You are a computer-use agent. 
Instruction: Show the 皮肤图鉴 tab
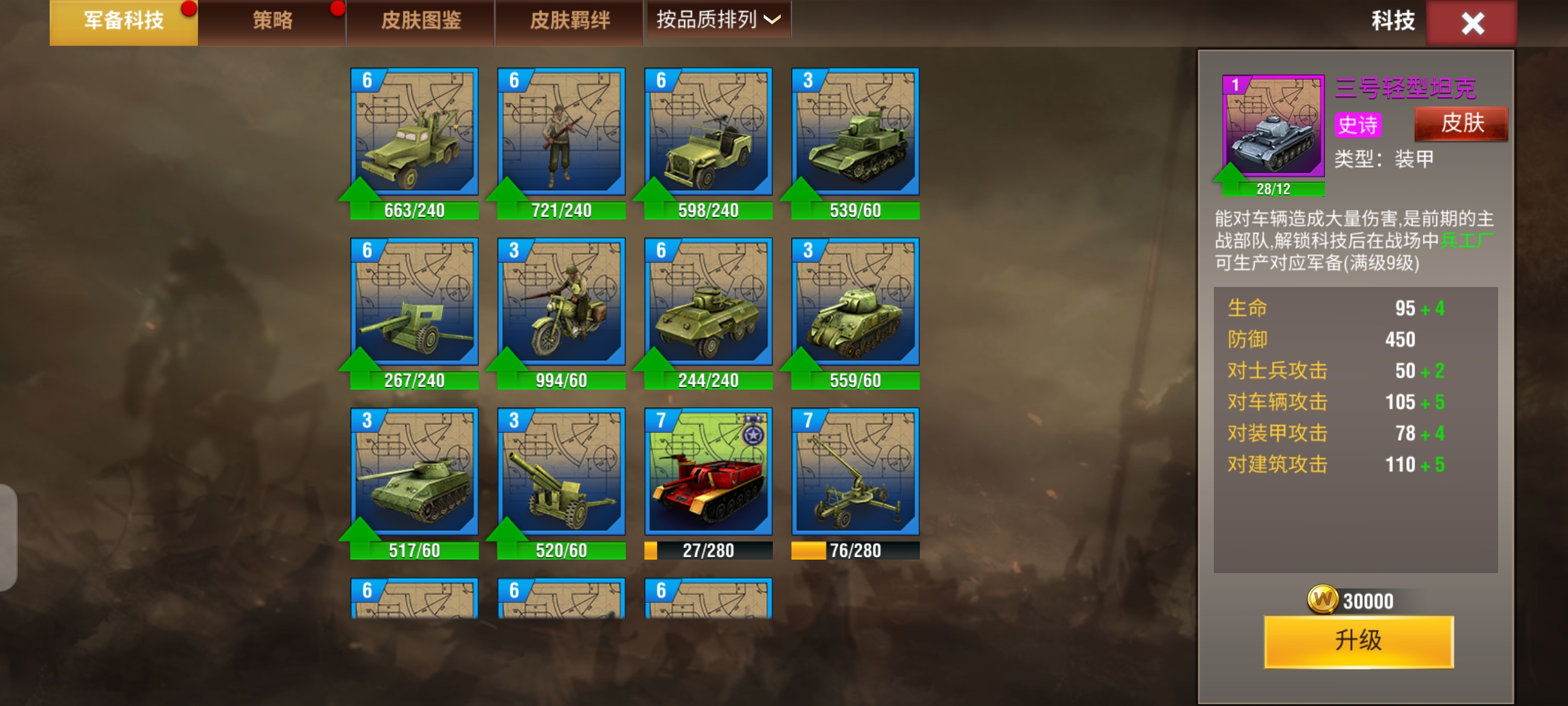[x=421, y=22]
